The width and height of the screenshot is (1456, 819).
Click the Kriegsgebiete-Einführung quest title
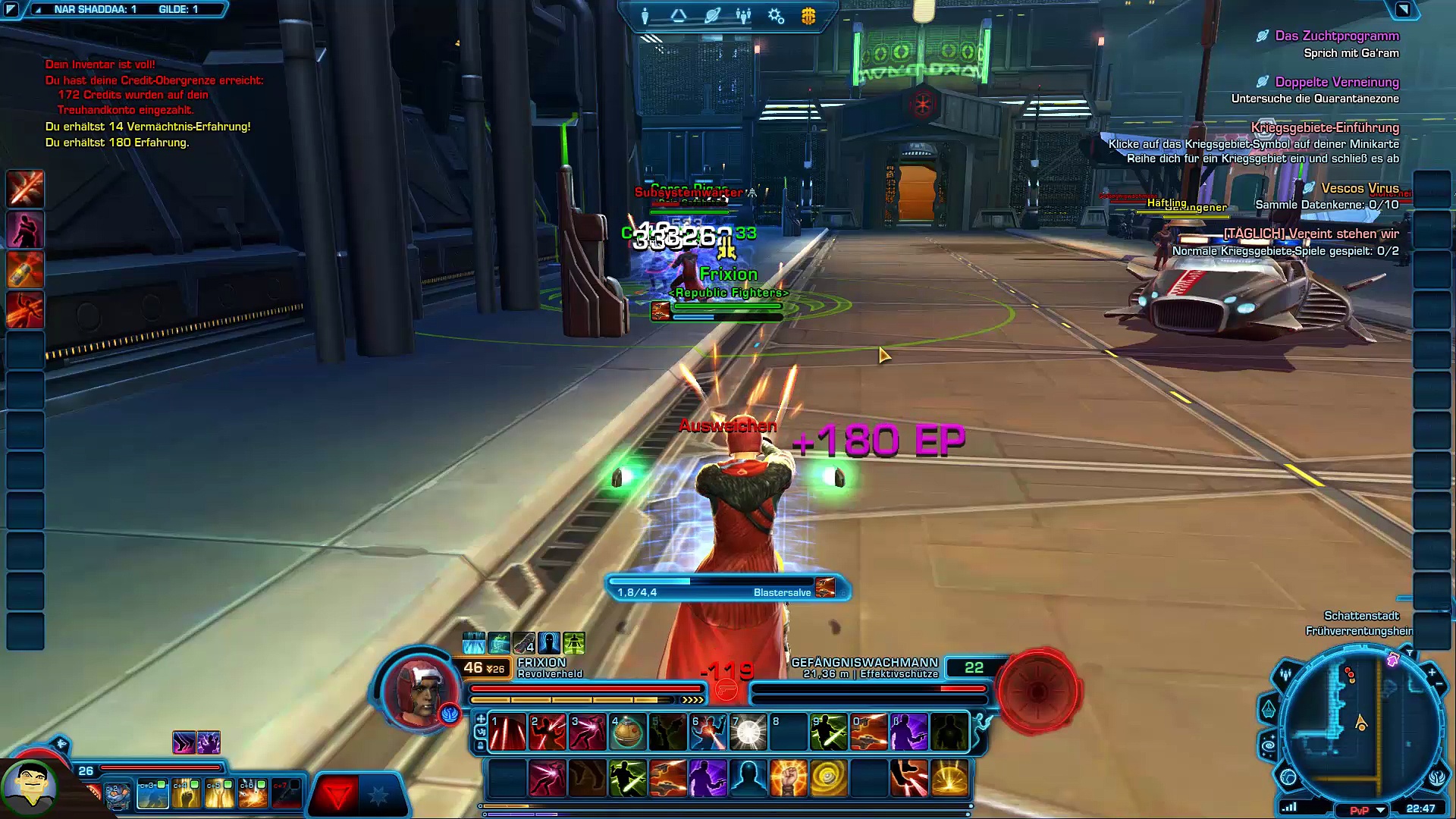(x=1324, y=127)
